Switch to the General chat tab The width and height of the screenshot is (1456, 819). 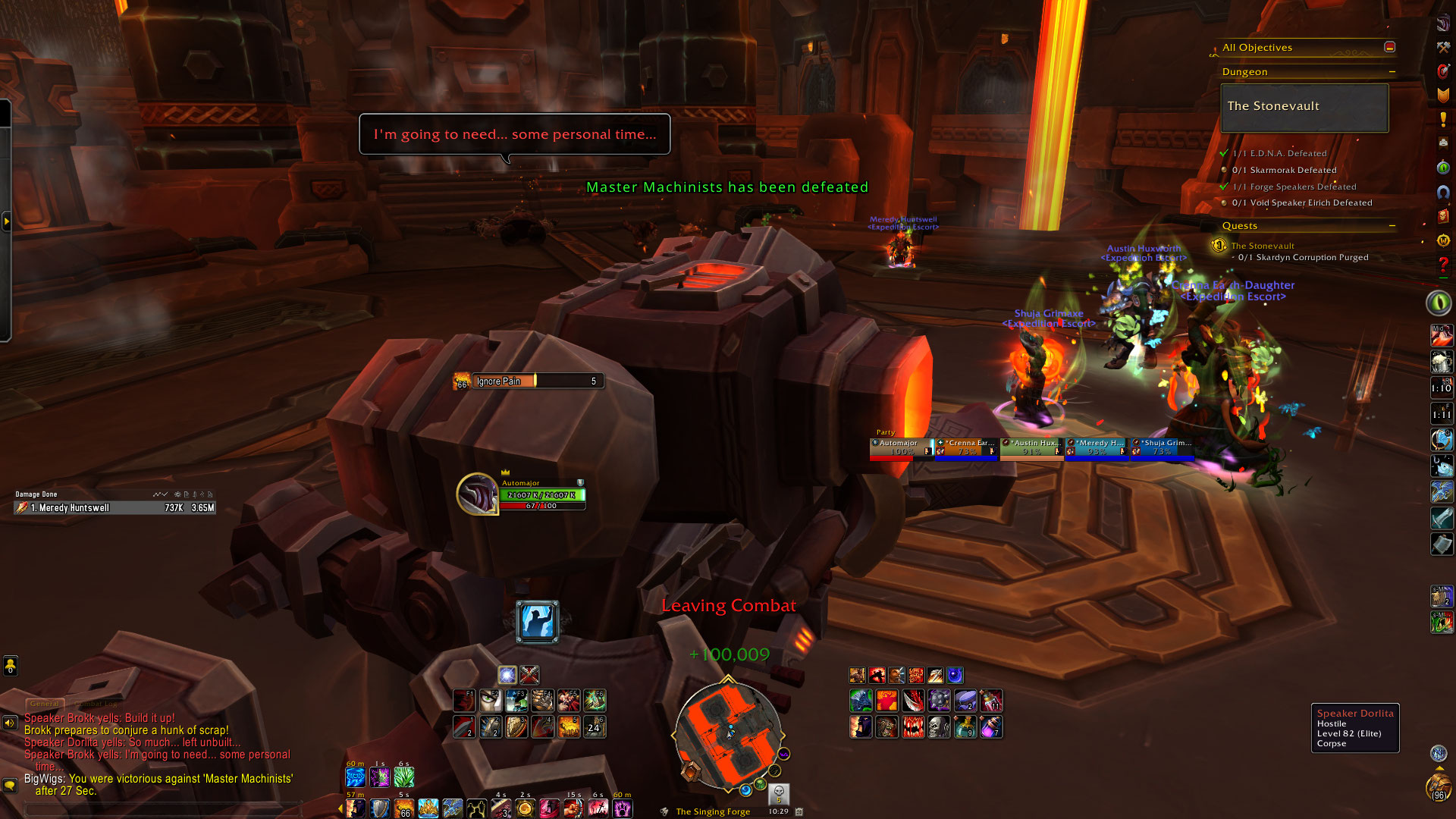pos(45,704)
